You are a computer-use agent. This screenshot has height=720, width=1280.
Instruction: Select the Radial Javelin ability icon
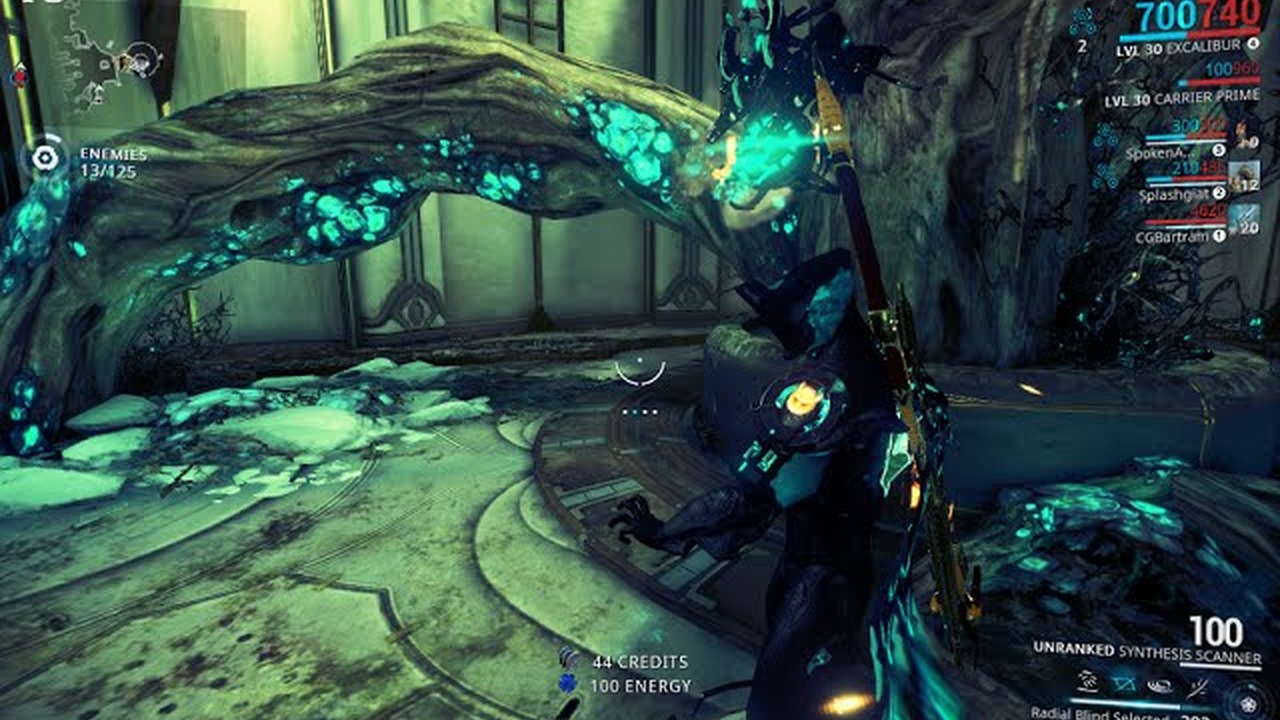click(1161, 687)
